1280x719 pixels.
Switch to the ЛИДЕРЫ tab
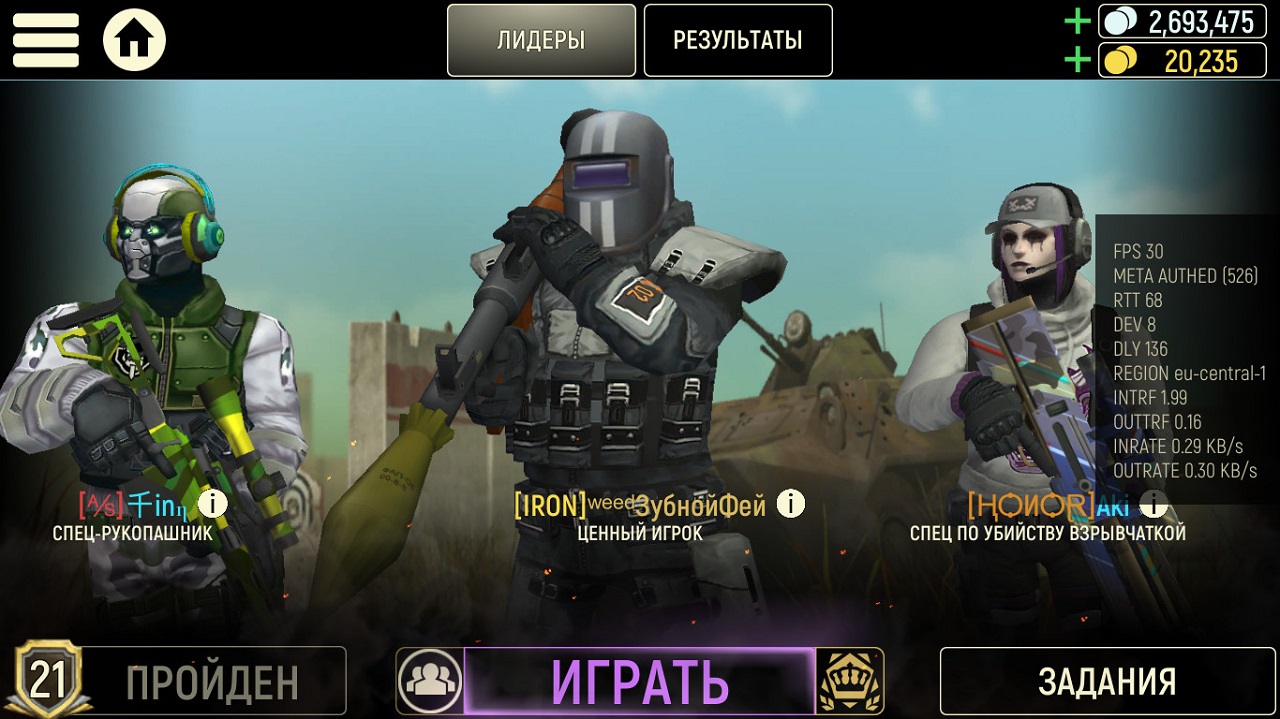pos(541,40)
